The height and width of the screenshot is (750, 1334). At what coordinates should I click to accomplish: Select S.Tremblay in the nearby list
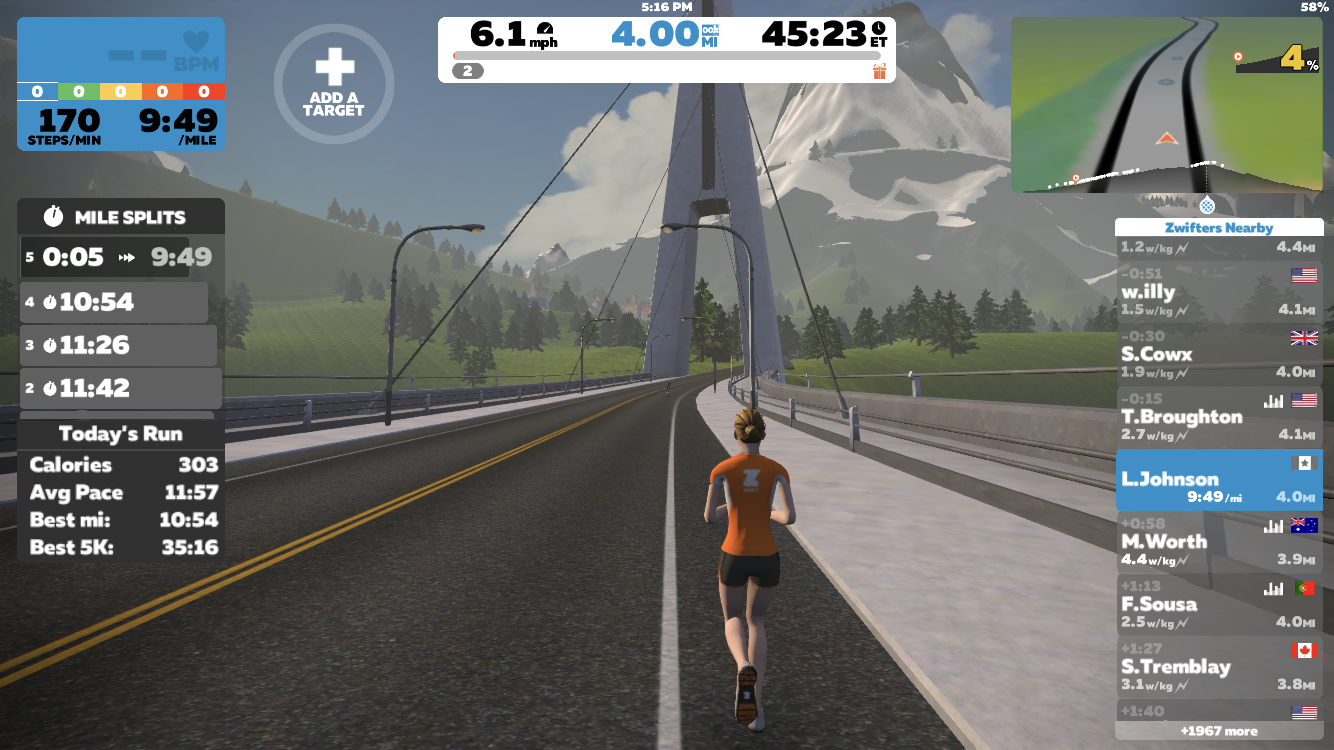click(x=1218, y=667)
